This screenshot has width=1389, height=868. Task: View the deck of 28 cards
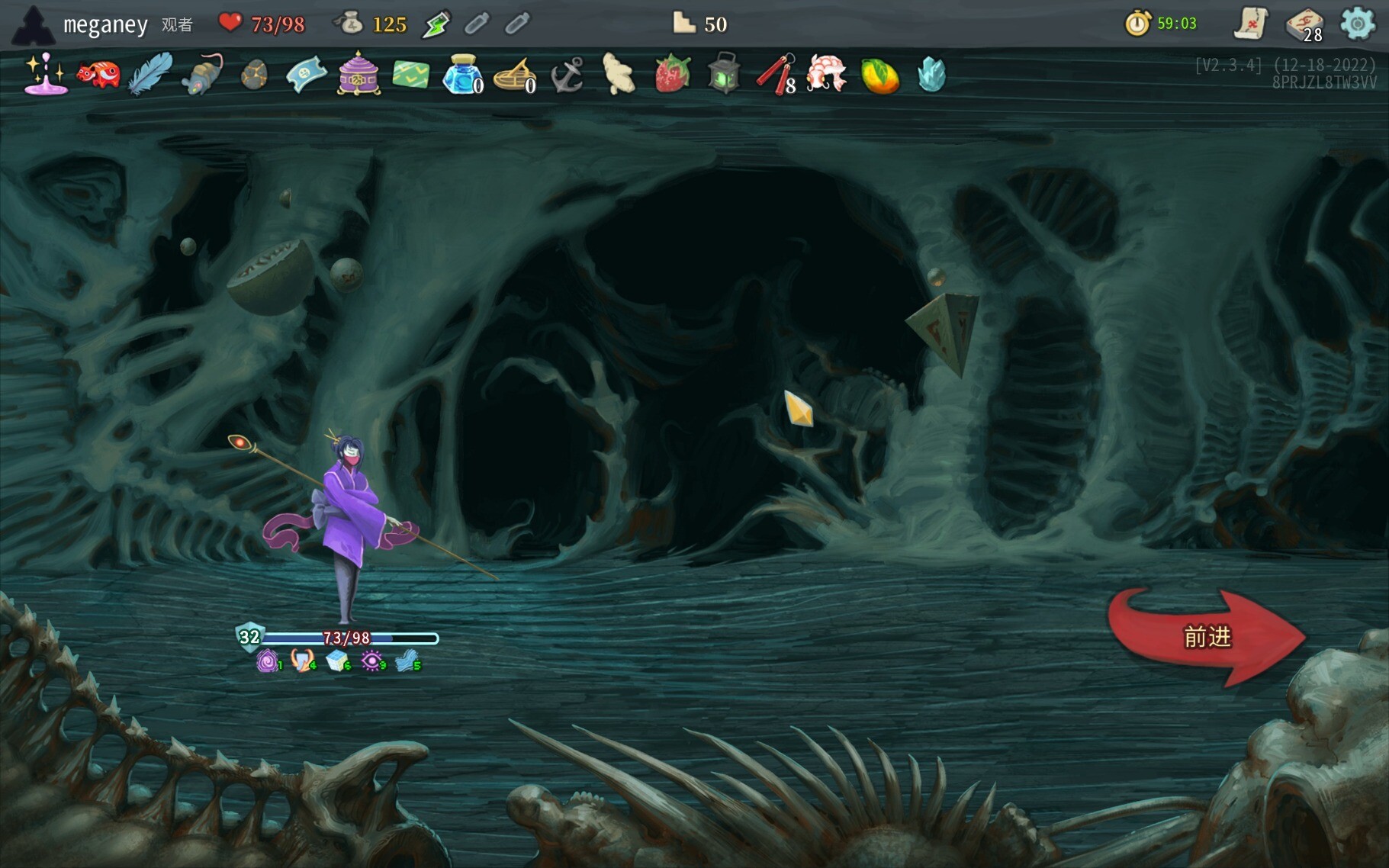[1304, 24]
